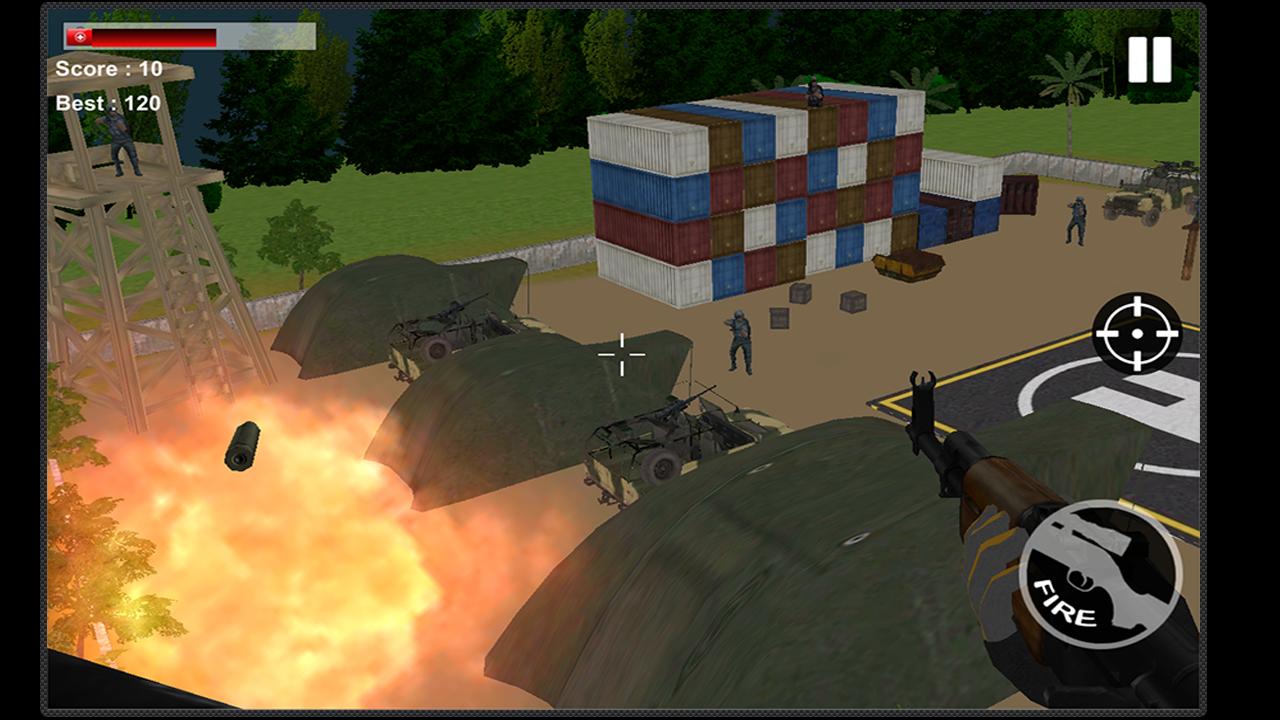Click the center aiming crosshair
Viewport: 1280px width, 720px height.
(622, 354)
